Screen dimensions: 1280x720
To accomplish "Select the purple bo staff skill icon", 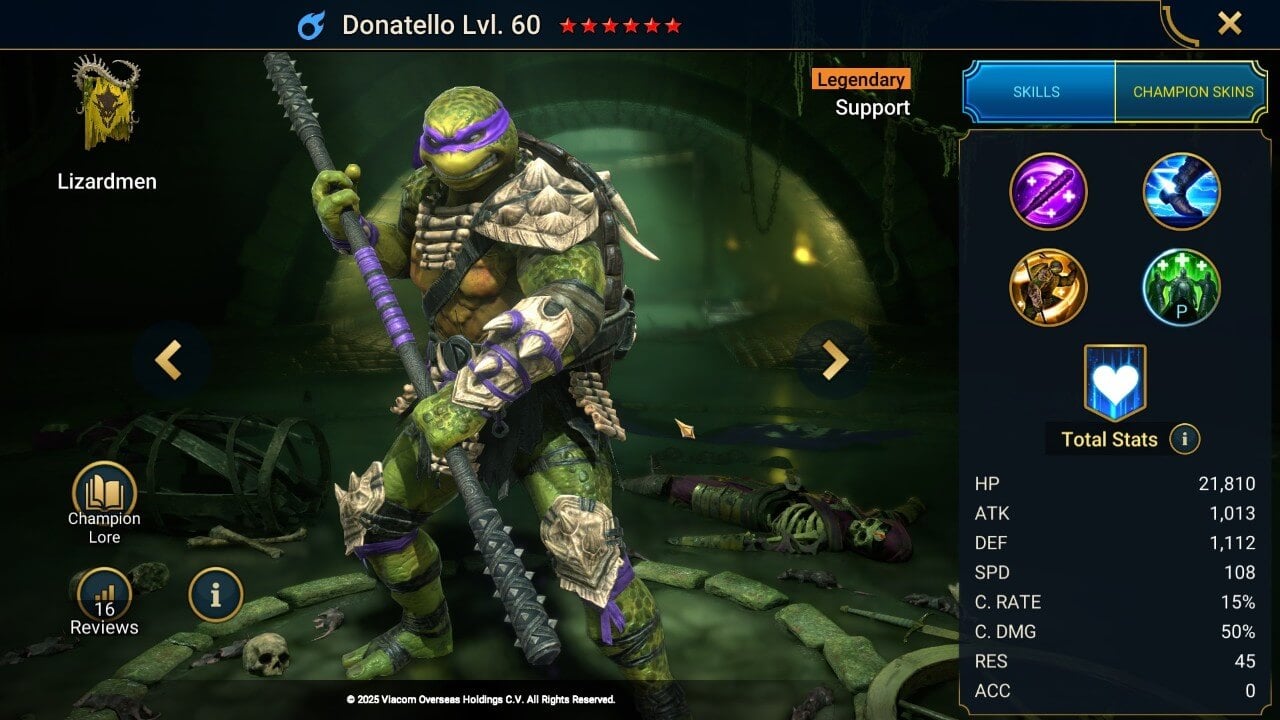I will (1048, 192).
